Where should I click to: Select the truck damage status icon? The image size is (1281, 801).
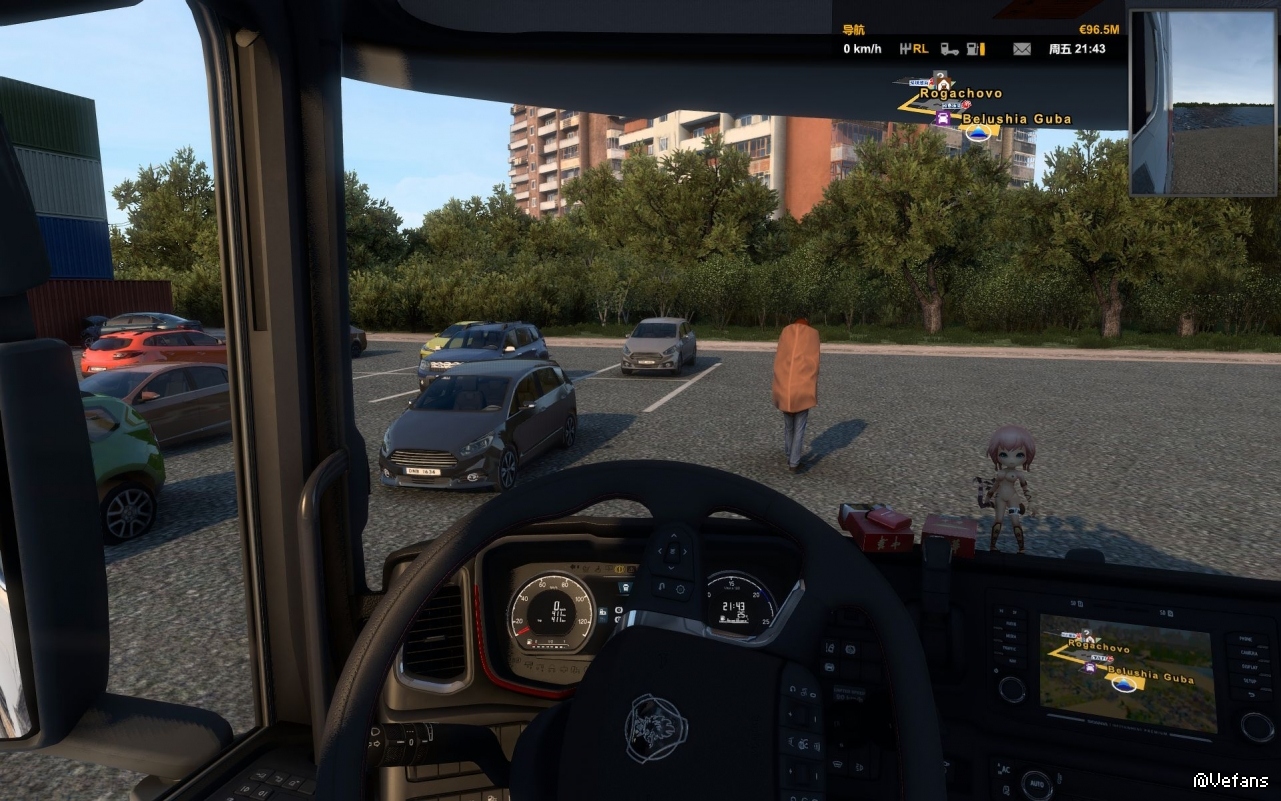(x=949, y=48)
